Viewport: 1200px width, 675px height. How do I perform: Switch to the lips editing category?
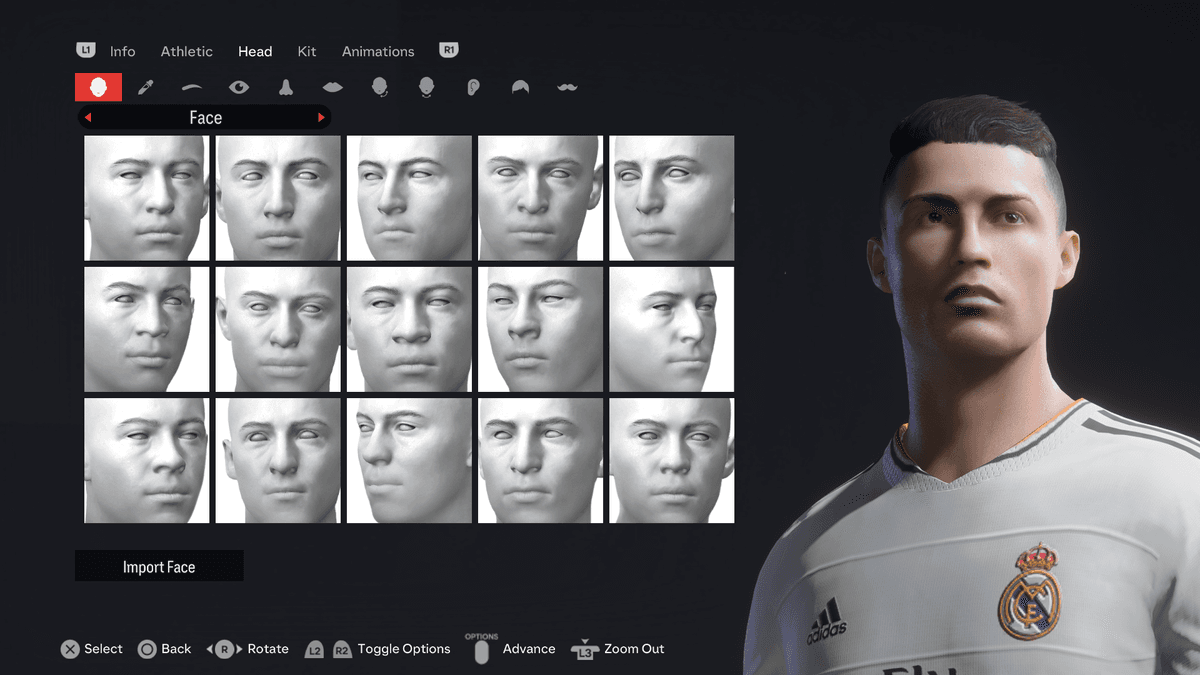point(333,87)
